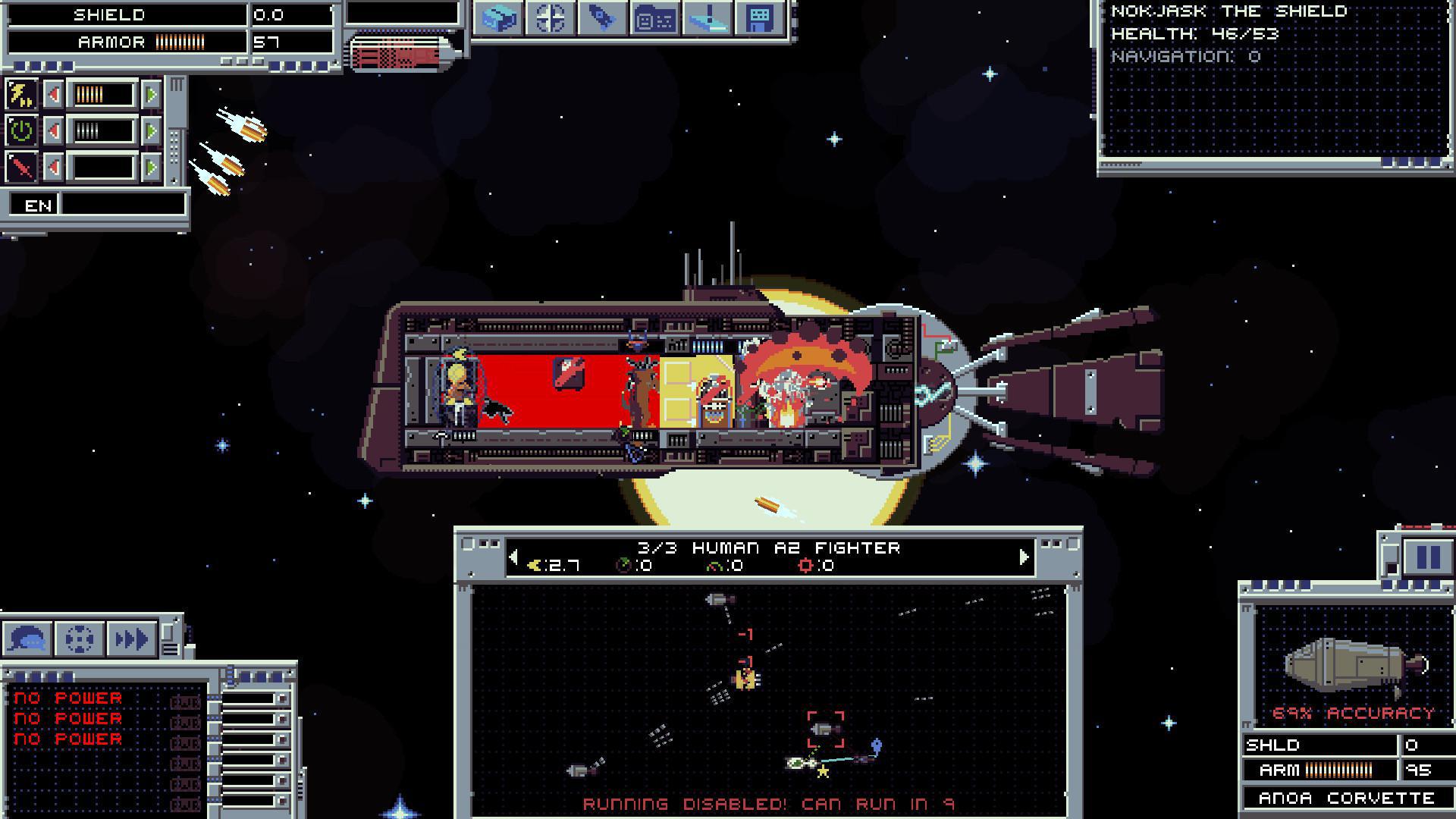Select the lightning bolt weapons icon
The height and width of the screenshot is (819, 1456).
pyautogui.click(x=21, y=94)
